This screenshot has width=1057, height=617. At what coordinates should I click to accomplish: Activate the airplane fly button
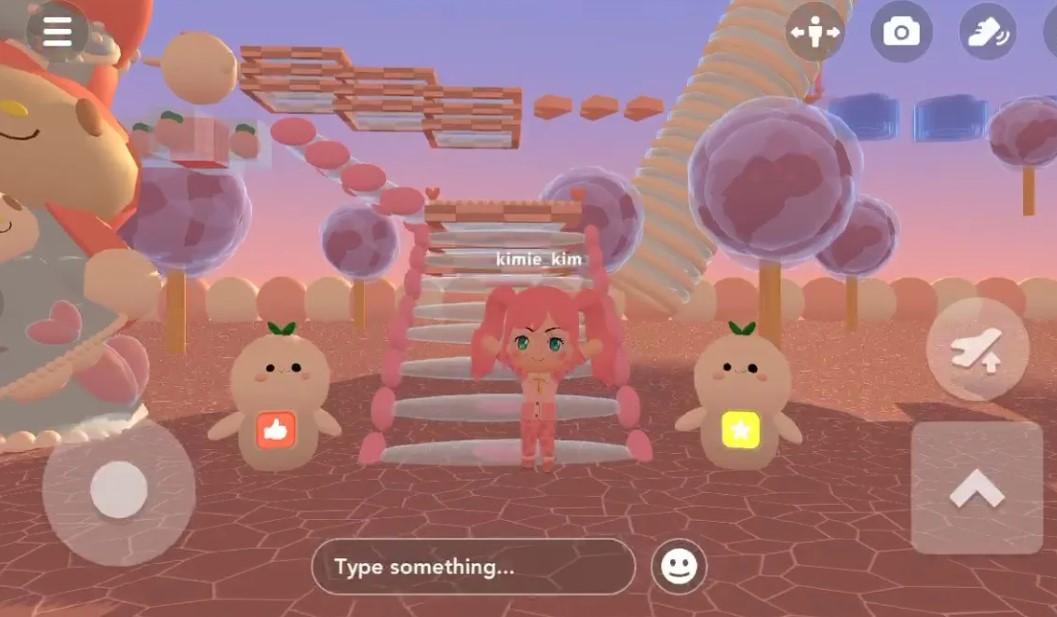coord(977,349)
